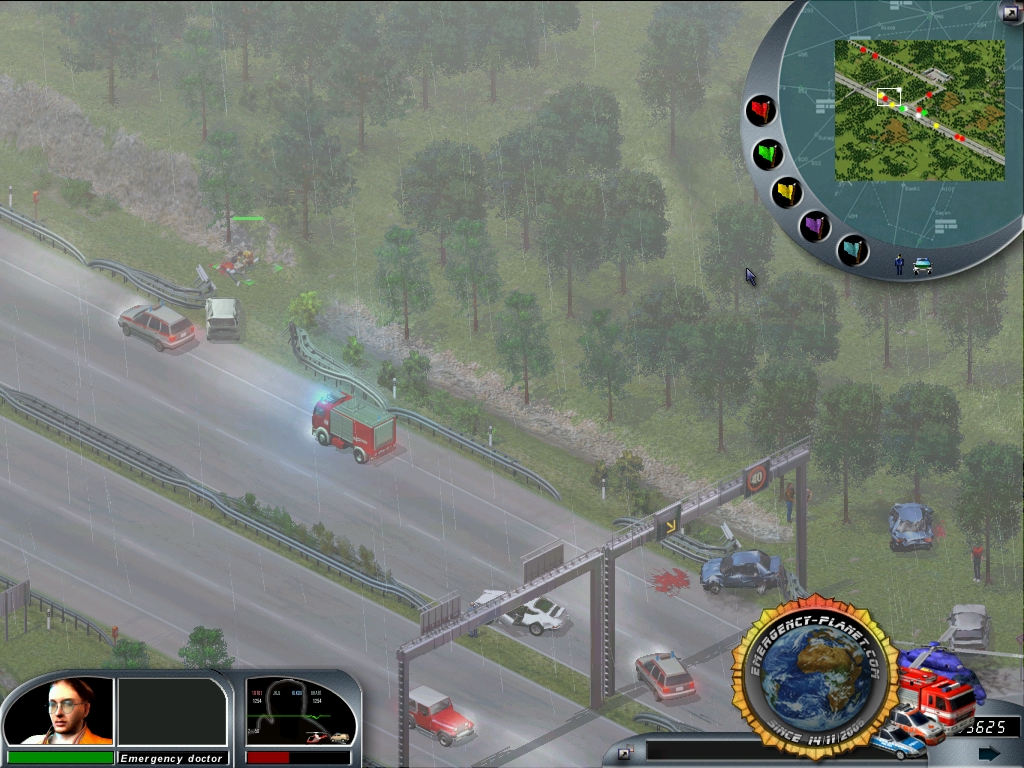
Task: Select the green flag marker
Action: click(768, 154)
